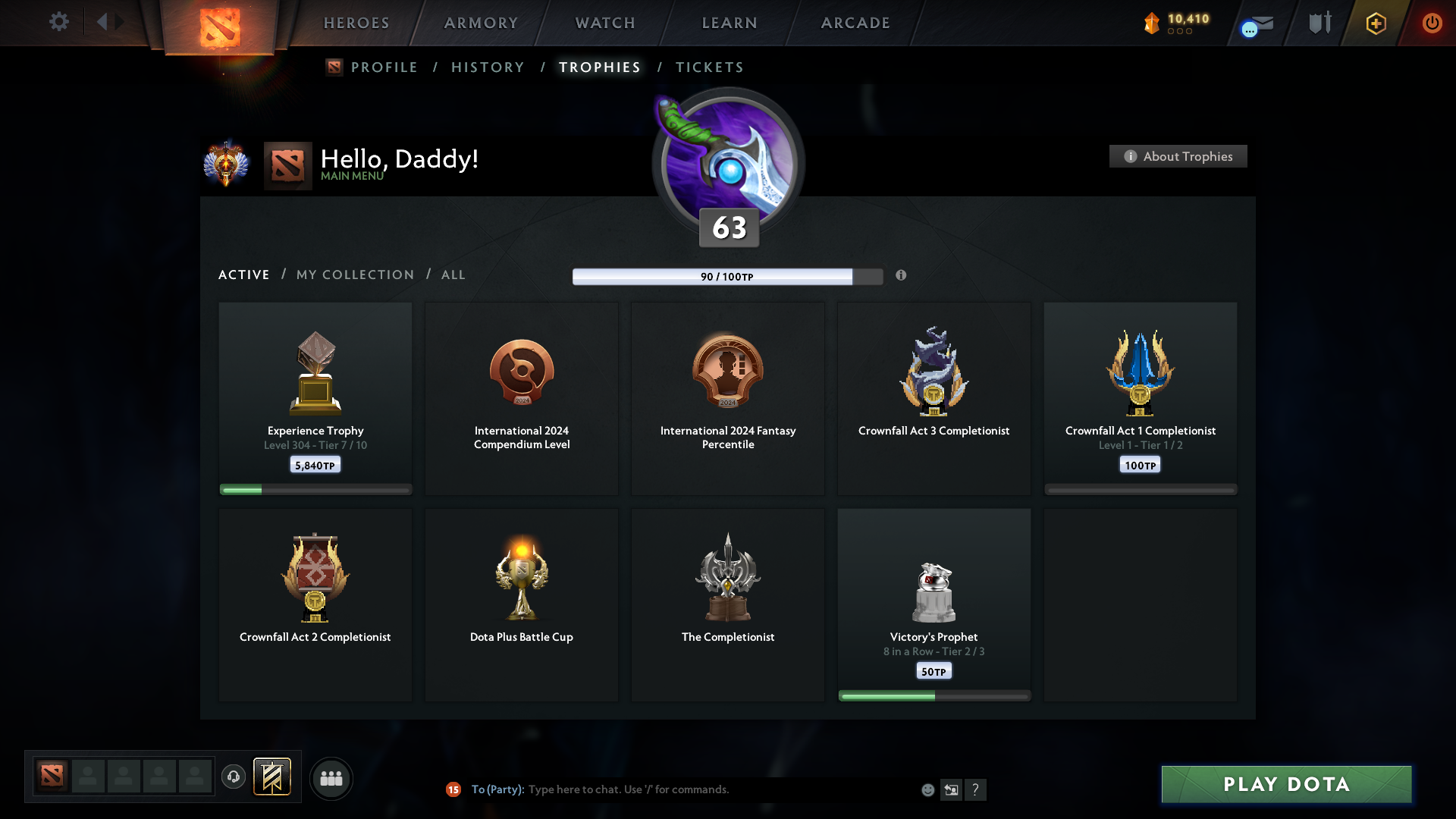This screenshot has width=1456, height=819.
Task: Open friends list via three-person icon
Action: click(x=331, y=778)
